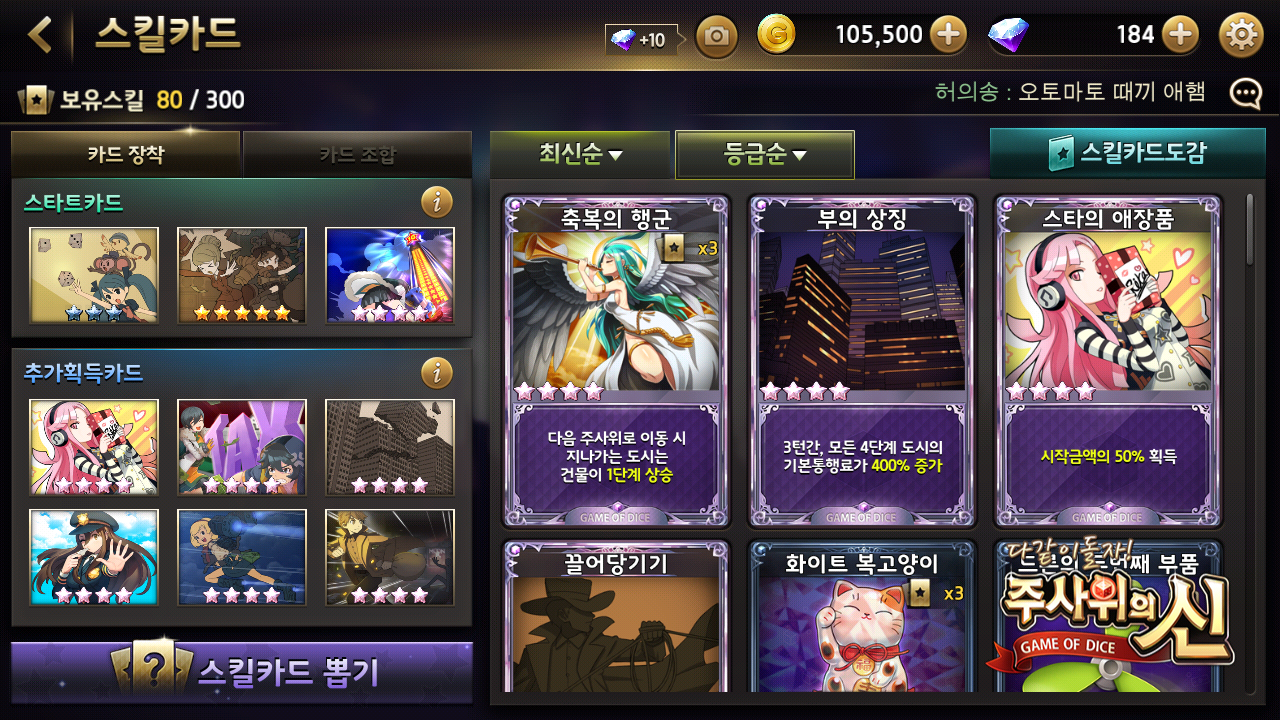The height and width of the screenshot is (720, 1280).
Task: Add more gold with the plus button
Action: click(x=948, y=36)
